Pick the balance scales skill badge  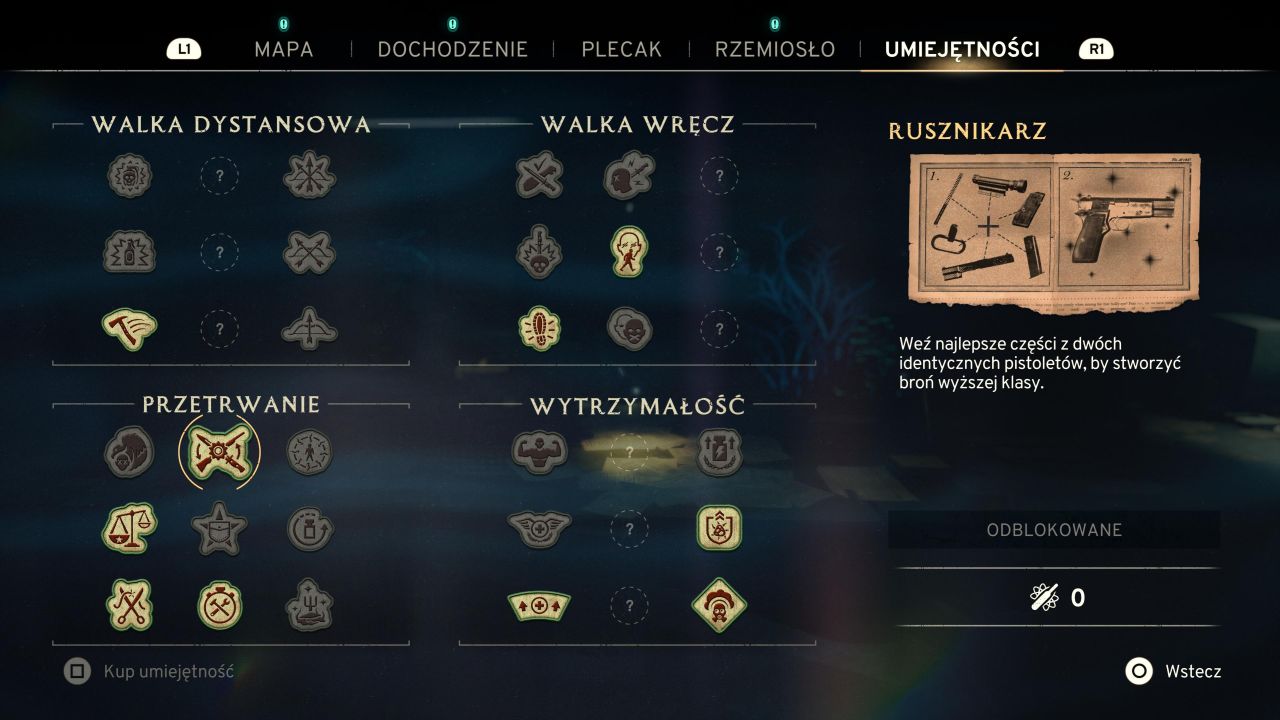pos(129,528)
